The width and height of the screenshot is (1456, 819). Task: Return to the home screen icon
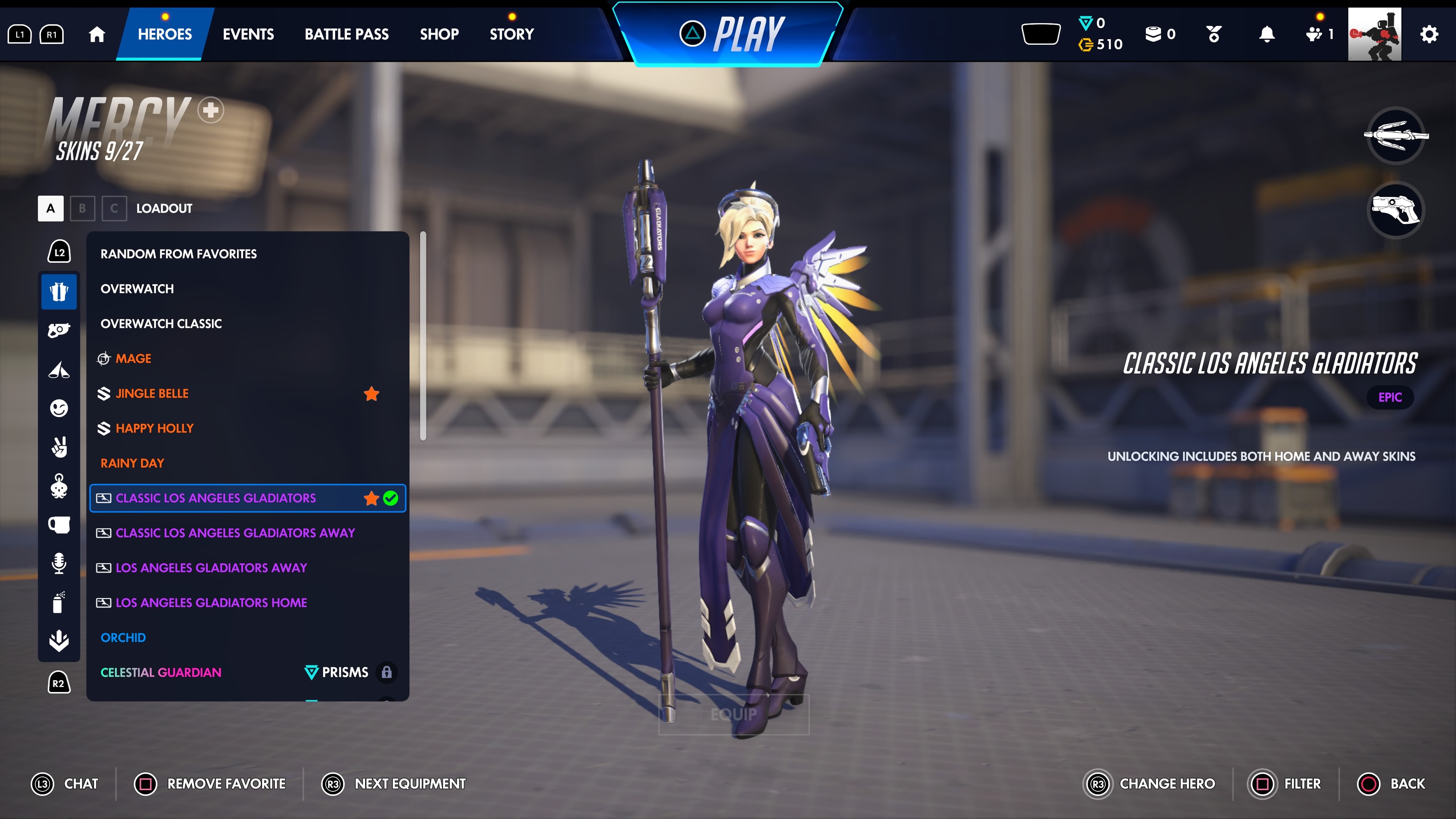(97, 35)
